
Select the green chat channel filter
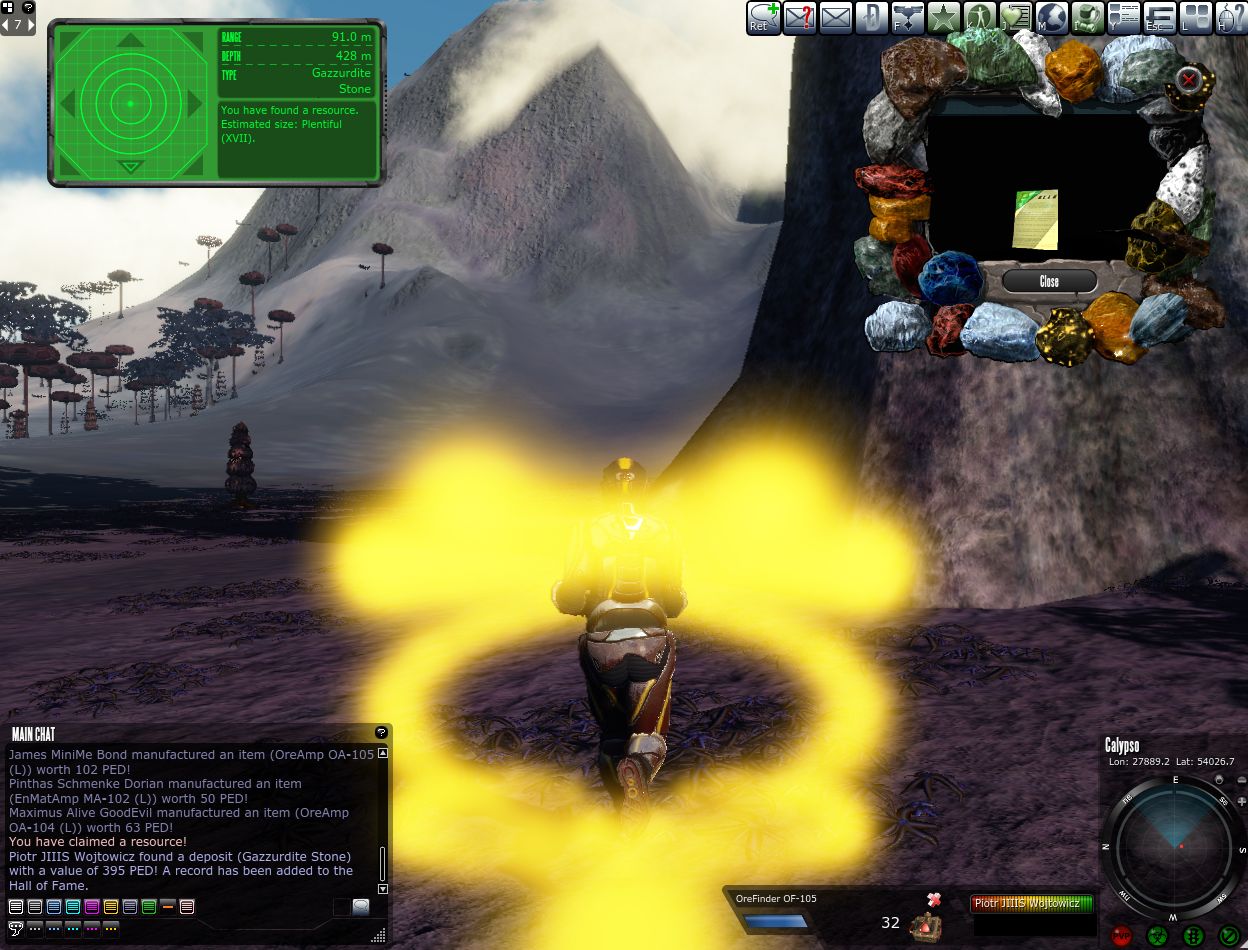tap(149, 907)
